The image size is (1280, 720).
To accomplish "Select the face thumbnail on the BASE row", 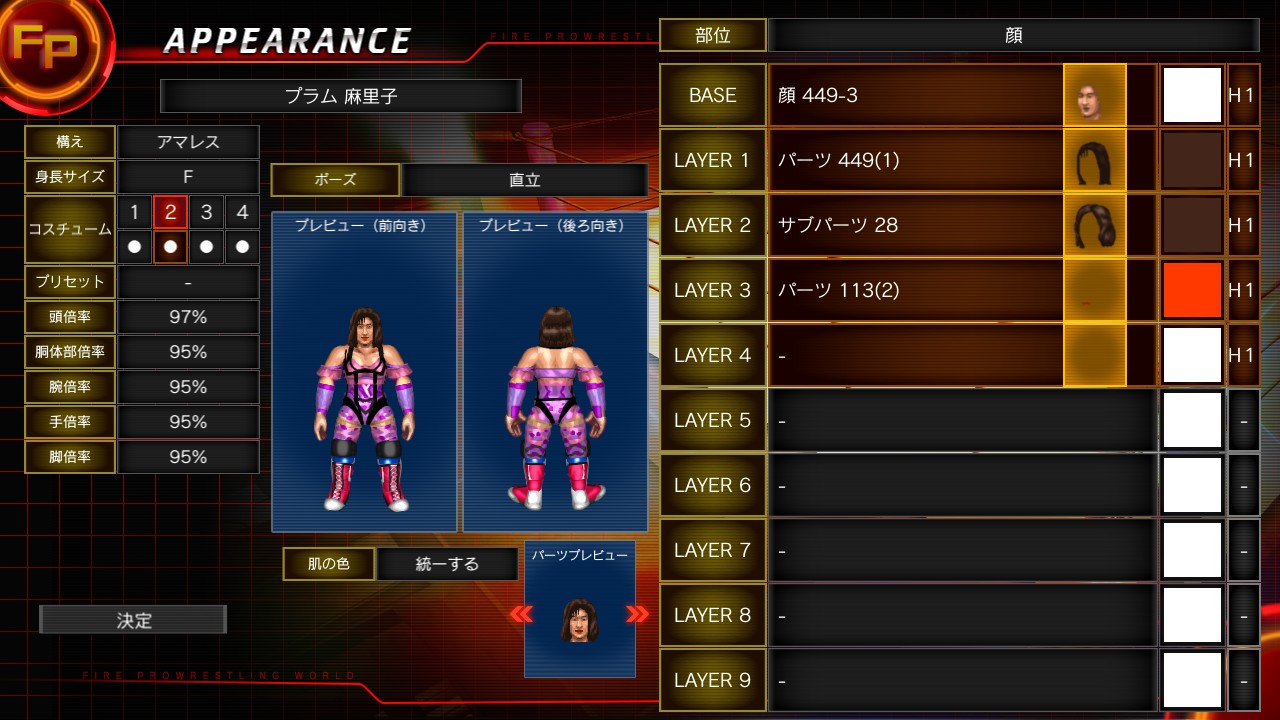I will pos(1094,95).
